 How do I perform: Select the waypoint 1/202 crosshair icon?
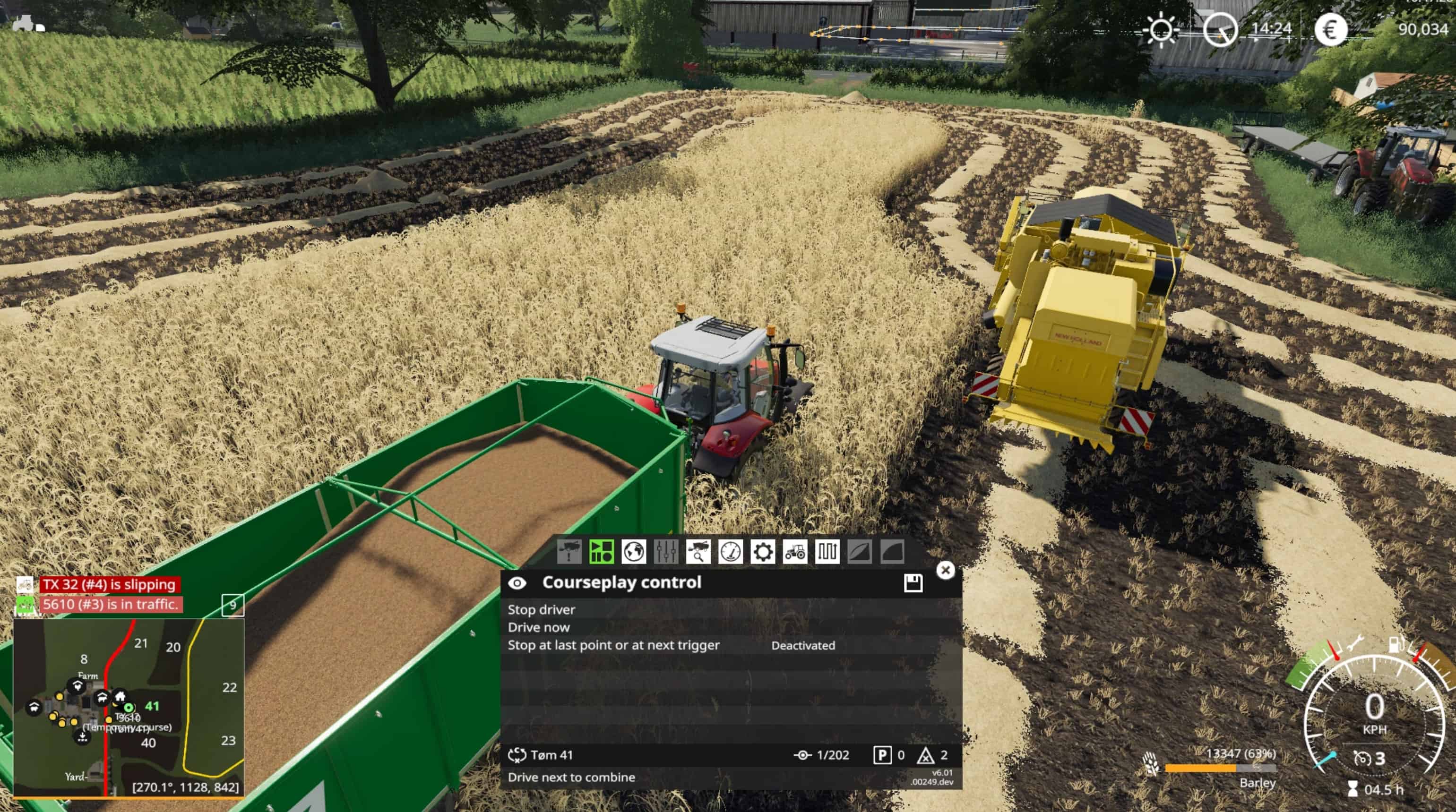click(x=802, y=755)
